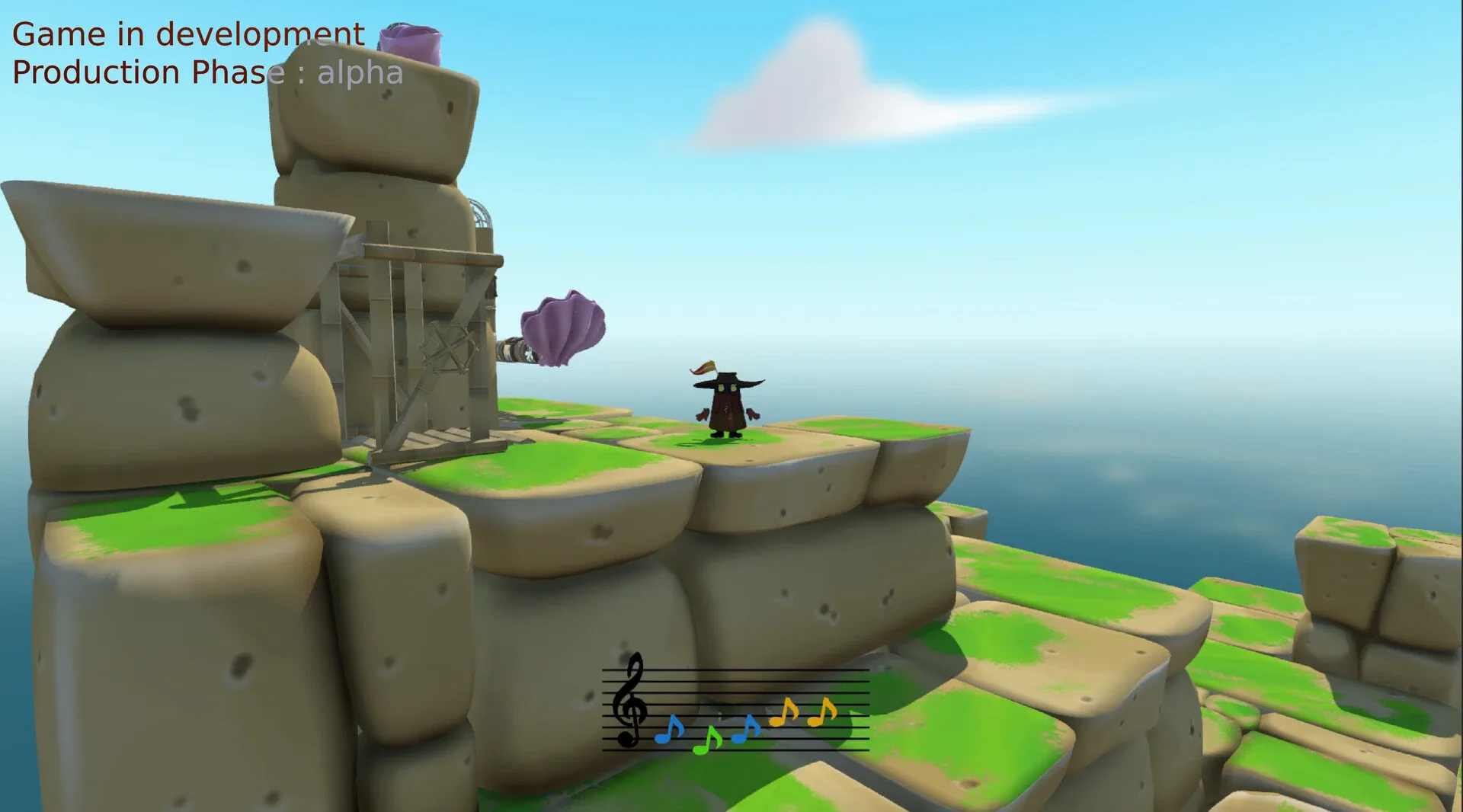Click the character's left red mitten hand
This screenshot has height=812, width=1463.
[703, 414]
